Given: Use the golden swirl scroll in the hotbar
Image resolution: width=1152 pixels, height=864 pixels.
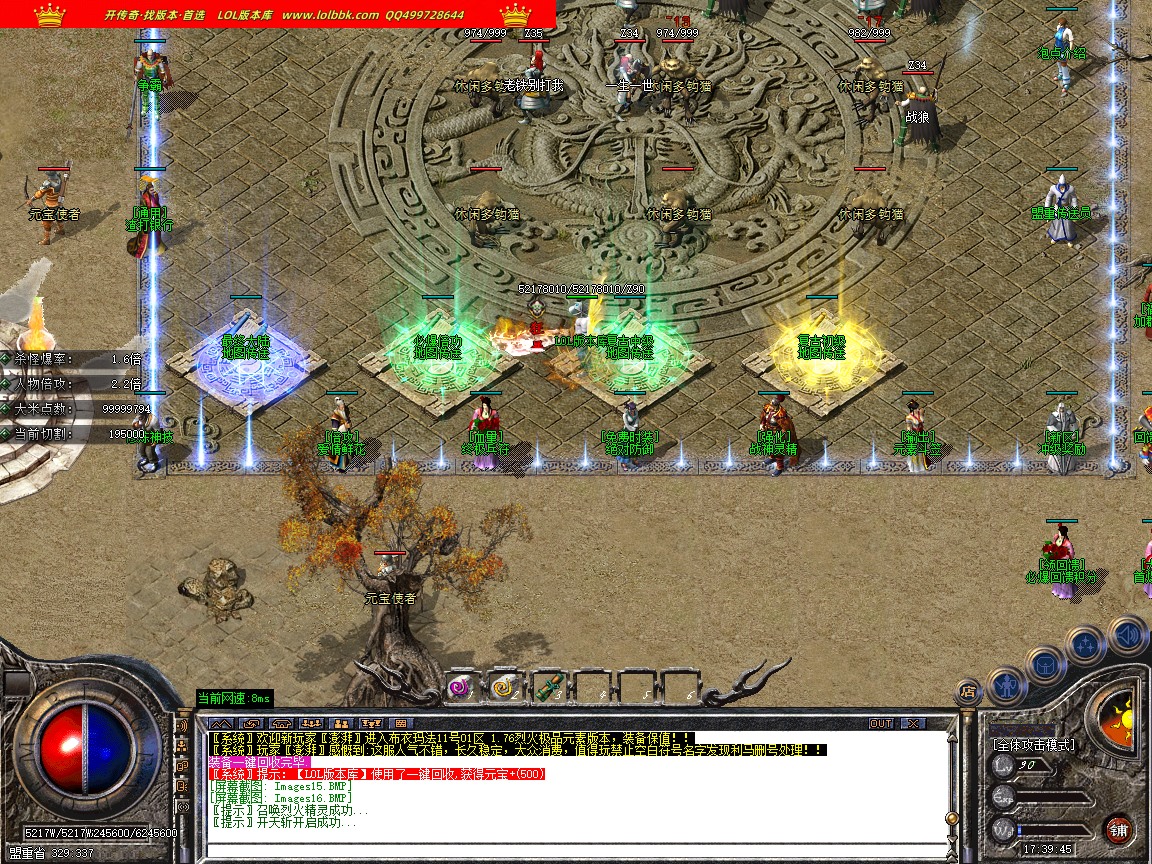Looking at the screenshot, I should coord(503,687).
